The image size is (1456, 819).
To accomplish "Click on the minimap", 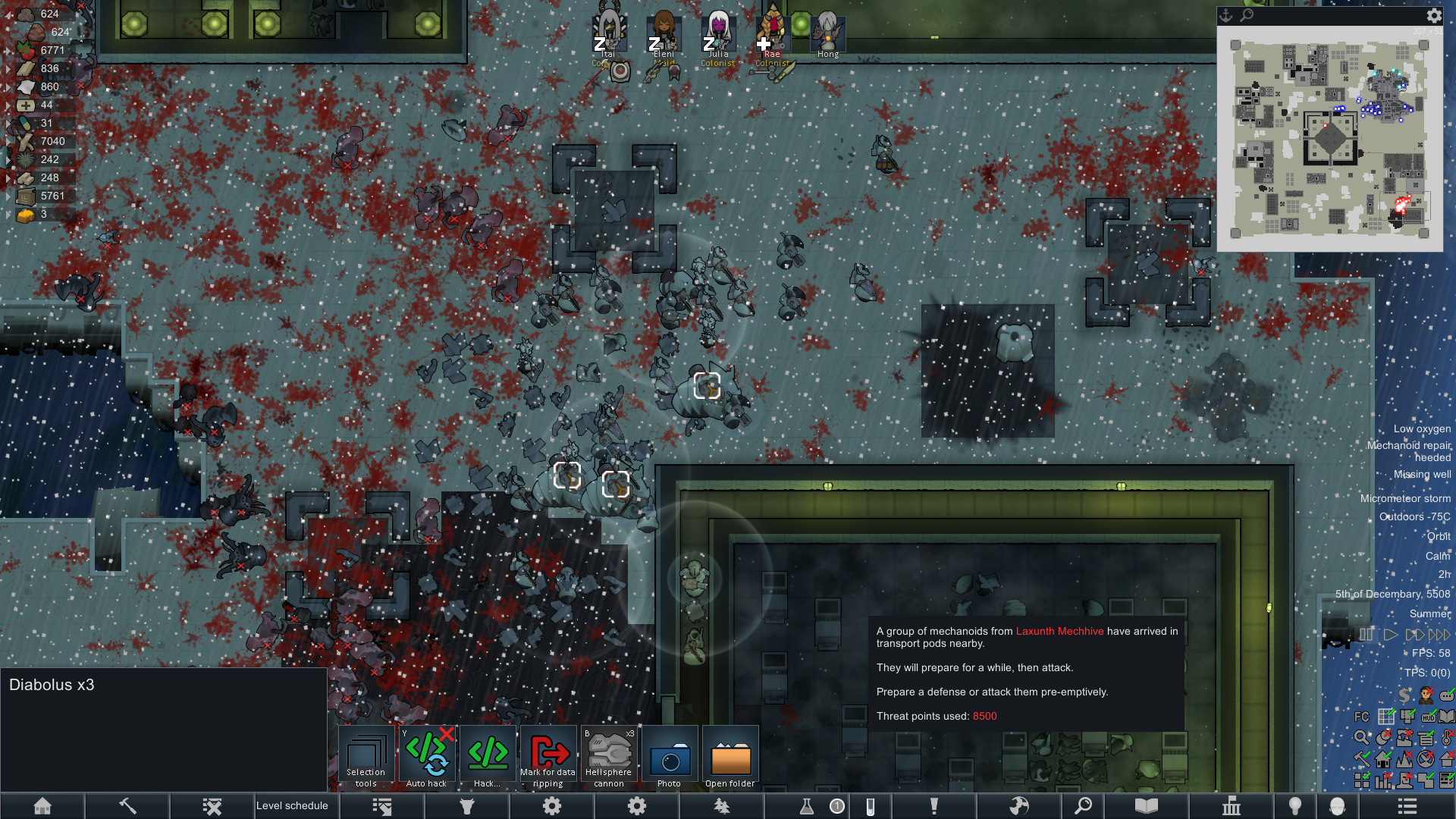I will point(1329,139).
